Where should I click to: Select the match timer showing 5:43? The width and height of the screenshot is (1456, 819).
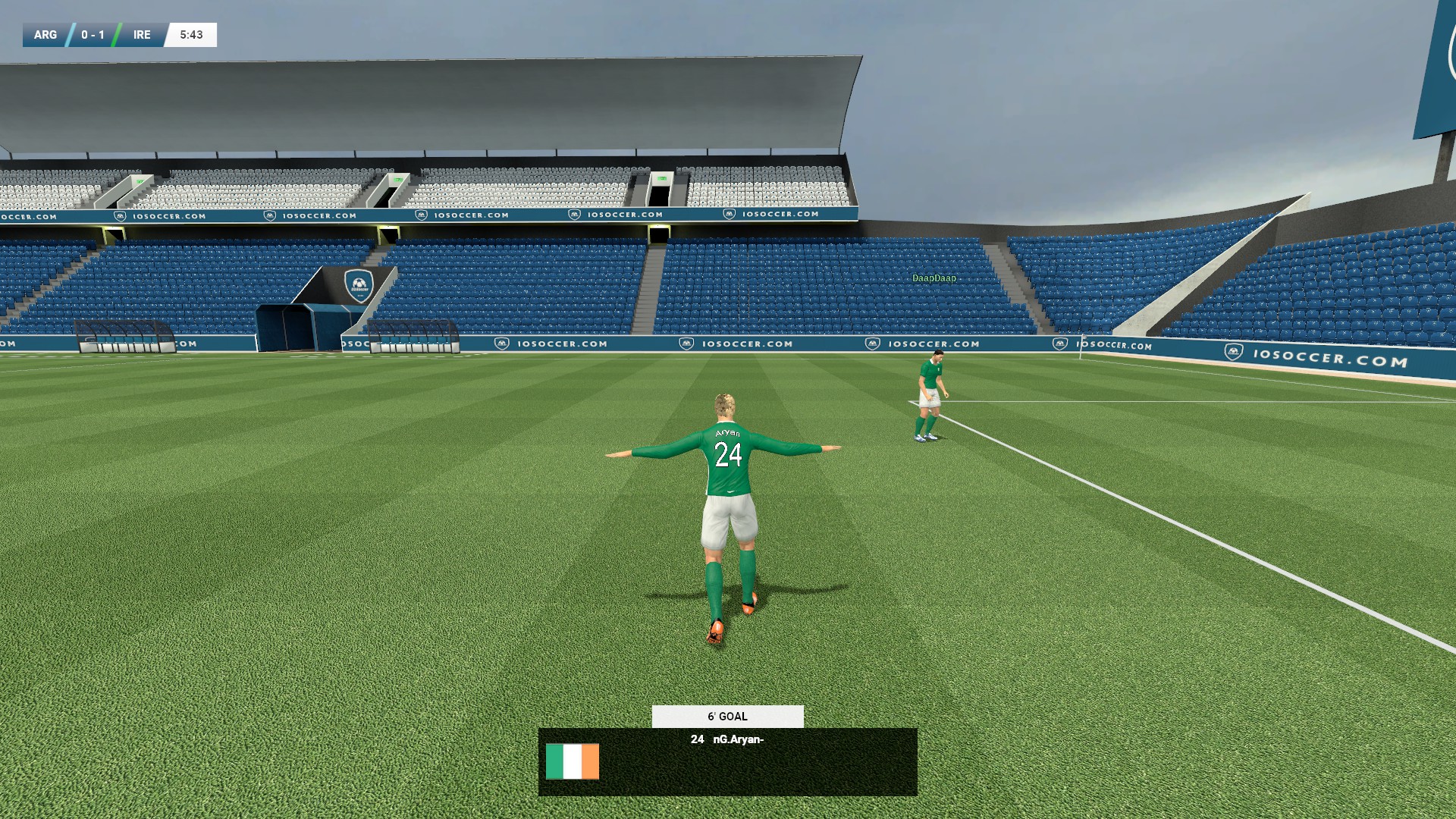tap(190, 34)
